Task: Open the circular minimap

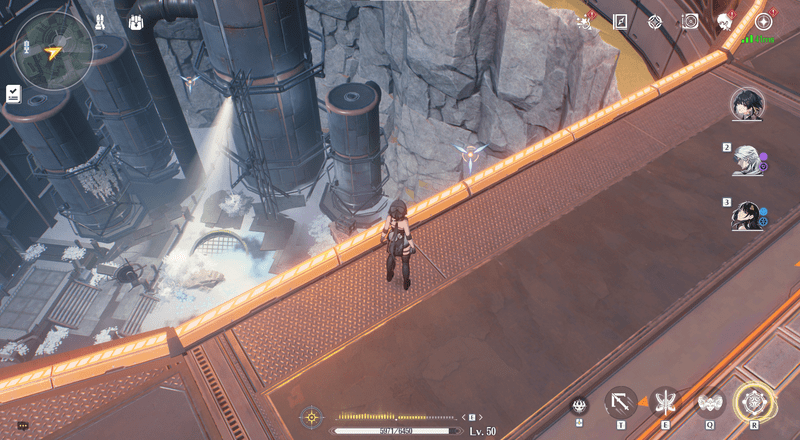Action: pyautogui.click(x=54, y=50)
